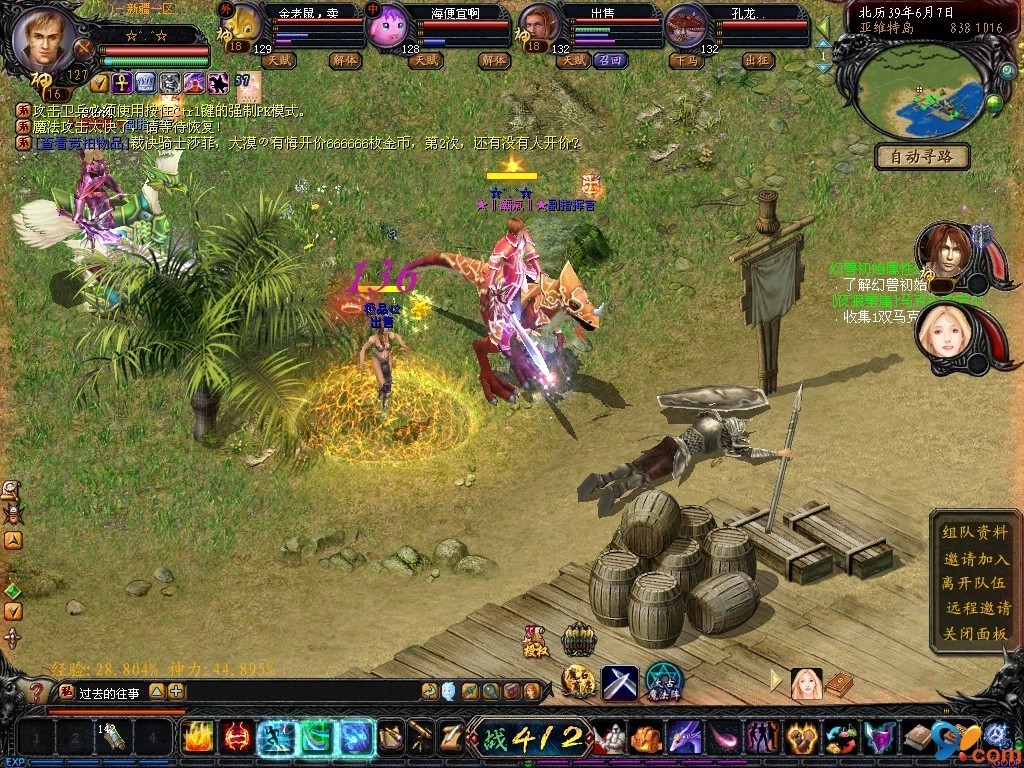Activate the crossed swords skill icon
The width and height of the screenshot is (1024, 768).
[619, 682]
